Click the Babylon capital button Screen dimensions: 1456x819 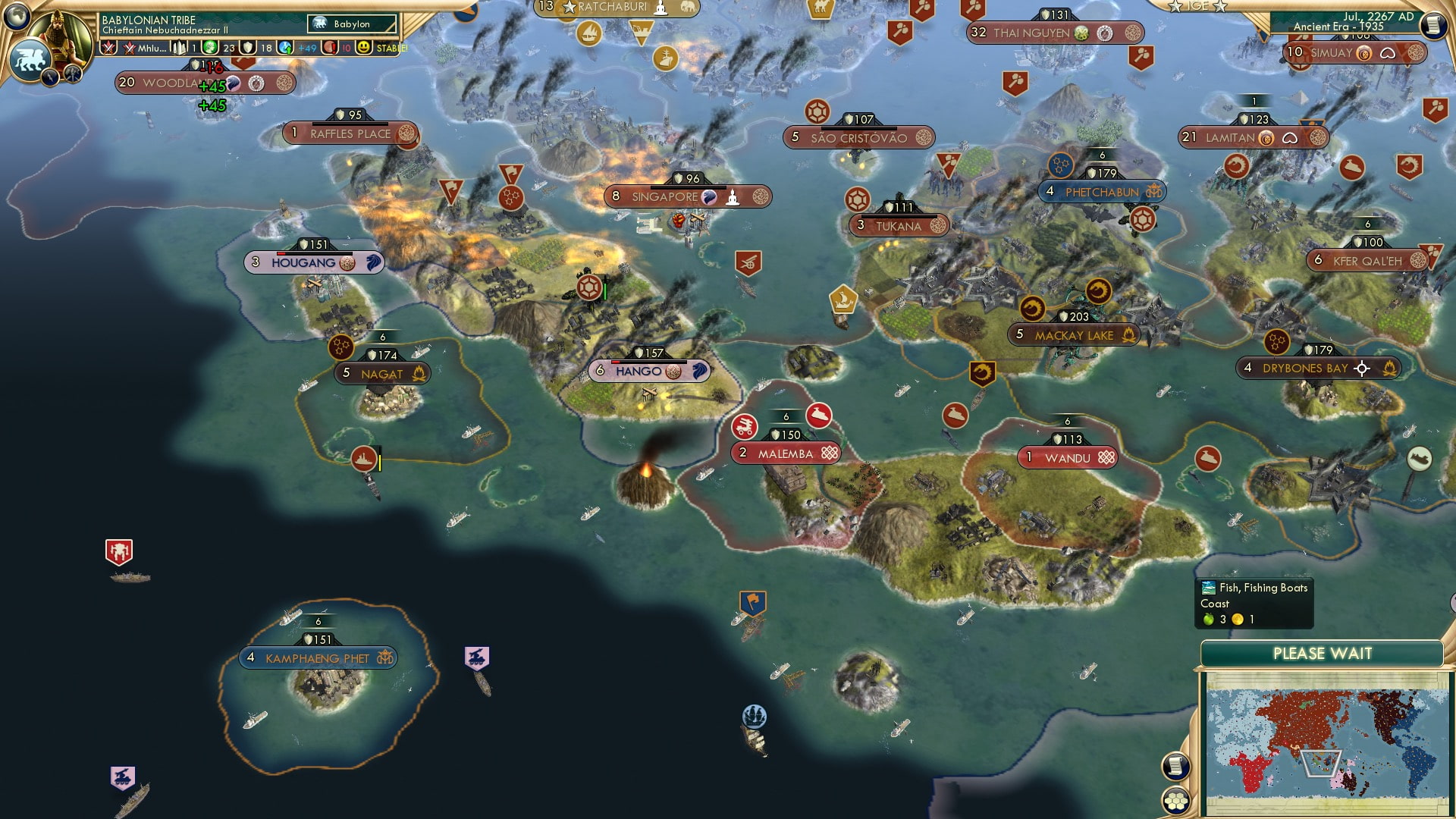352,24
